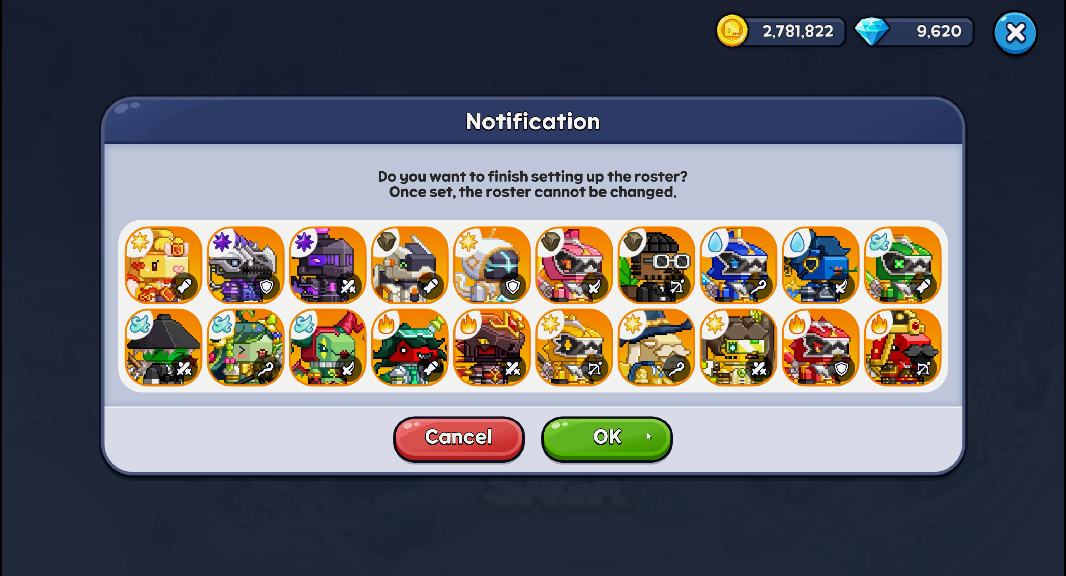Confirm the roster with the OK button

606,438
